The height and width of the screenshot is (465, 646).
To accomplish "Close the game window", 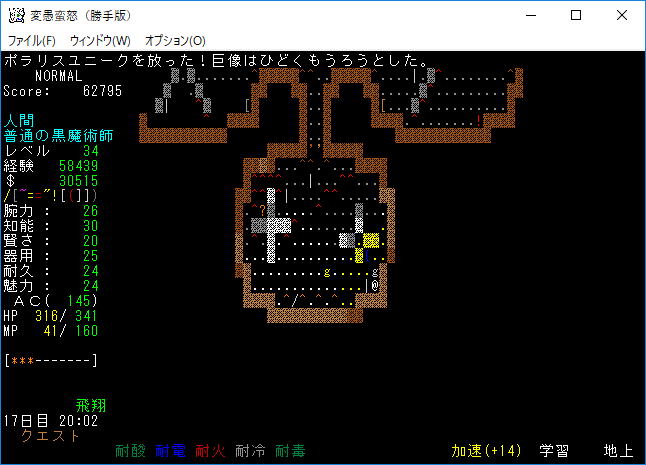I will pyautogui.click(x=622, y=16).
